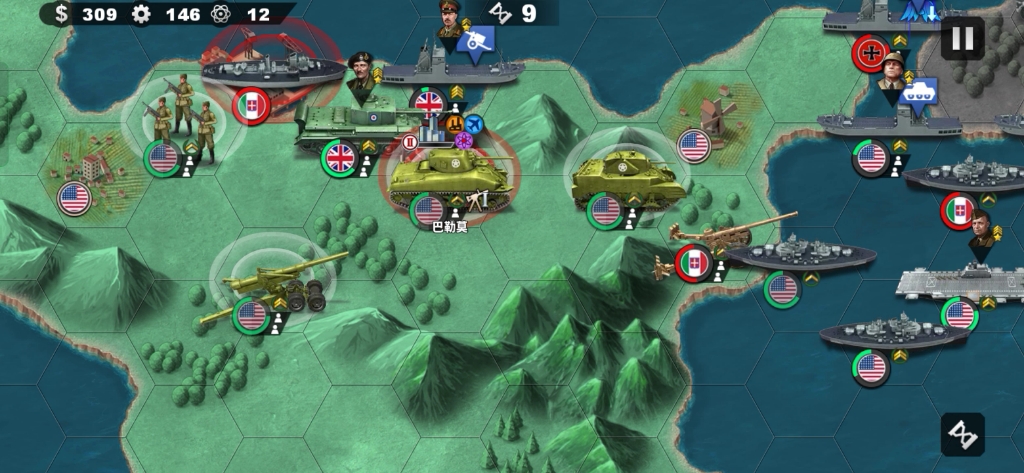Pause the game
Viewport: 1024px width, 473px height.
click(x=962, y=39)
